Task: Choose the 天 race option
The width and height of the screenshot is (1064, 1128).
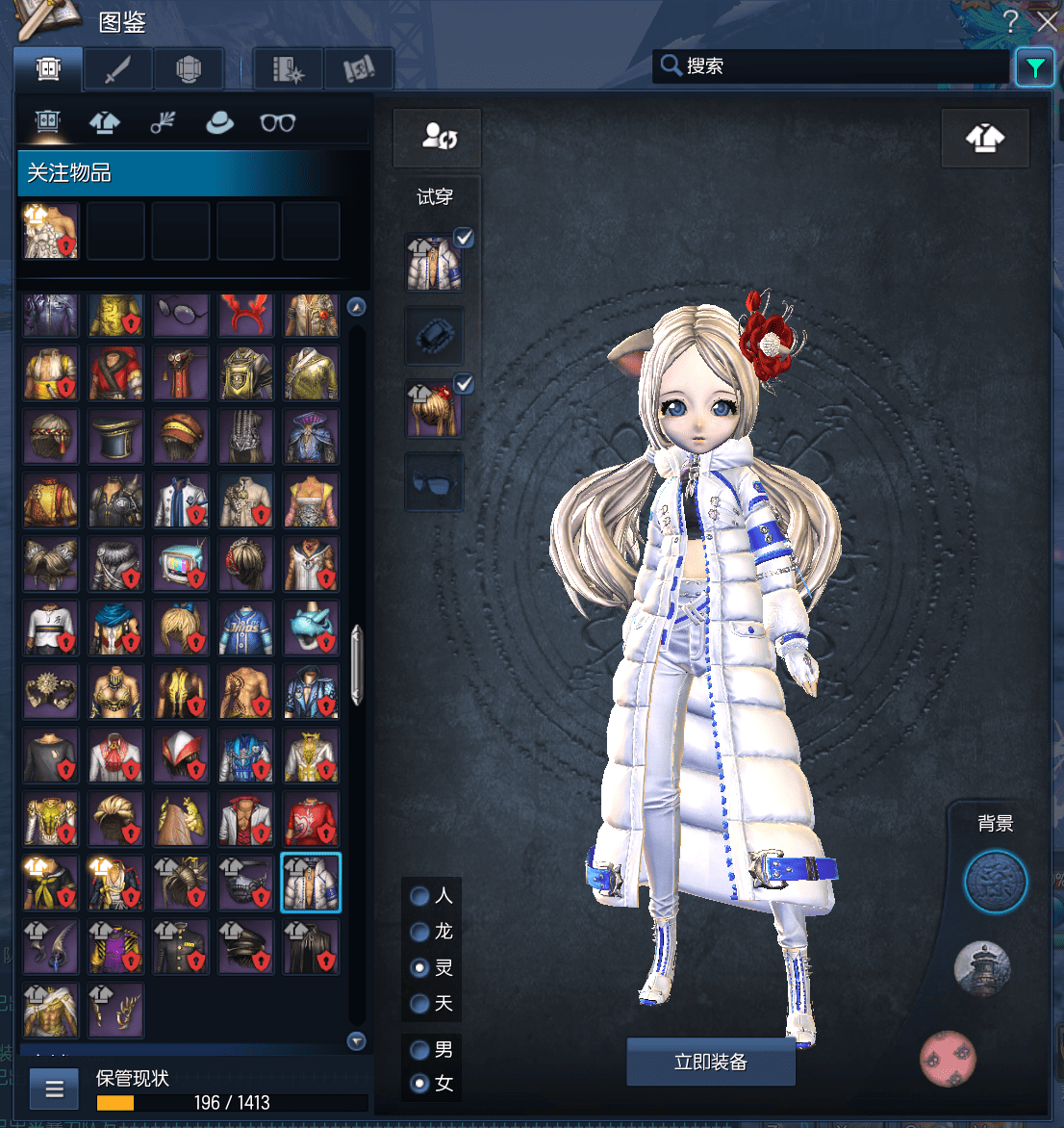Action: coord(420,1004)
